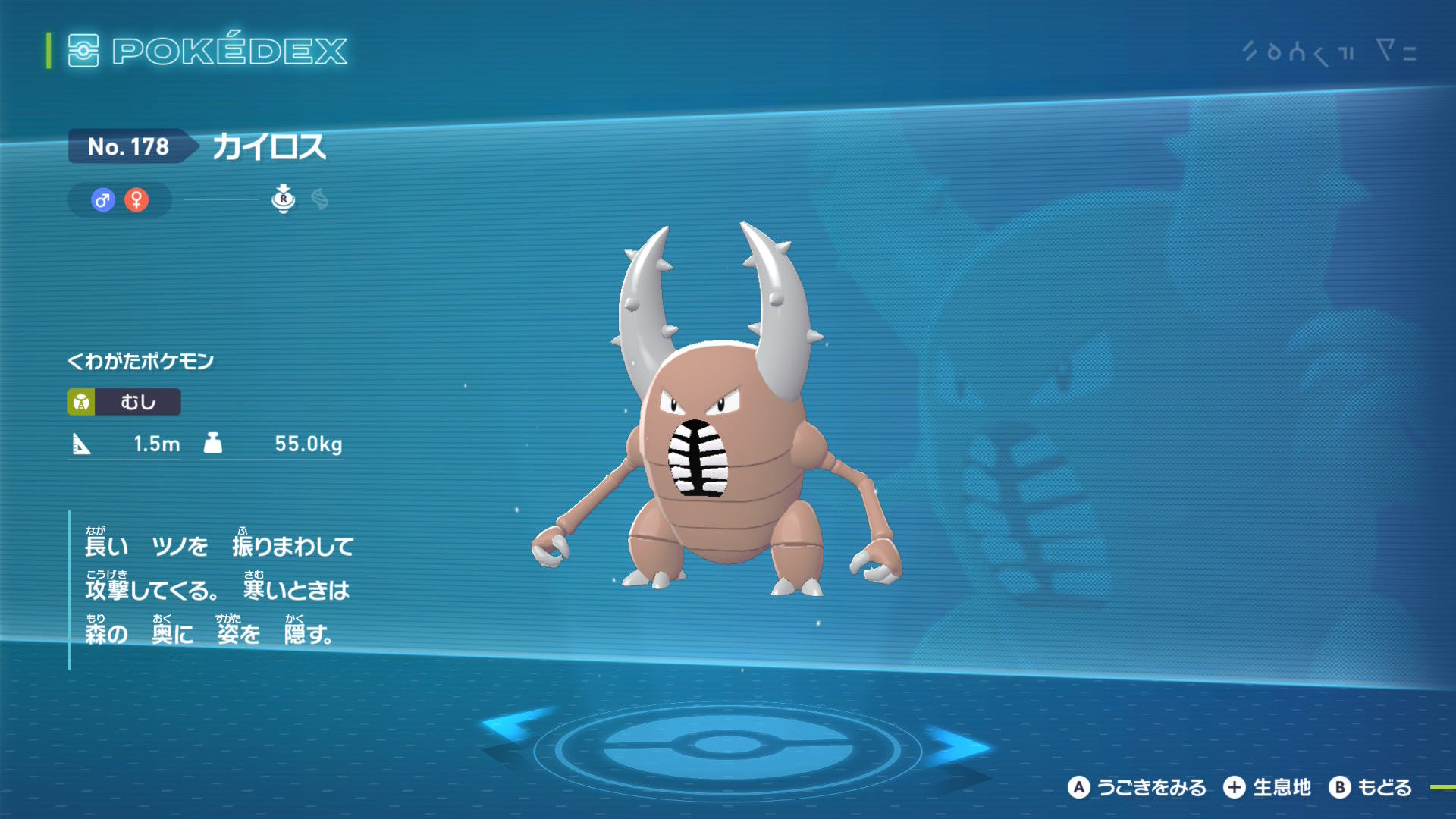Choose the regular form icon
Image resolution: width=1456 pixels, height=819 pixels.
pyautogui.click(x=283, y=199)
